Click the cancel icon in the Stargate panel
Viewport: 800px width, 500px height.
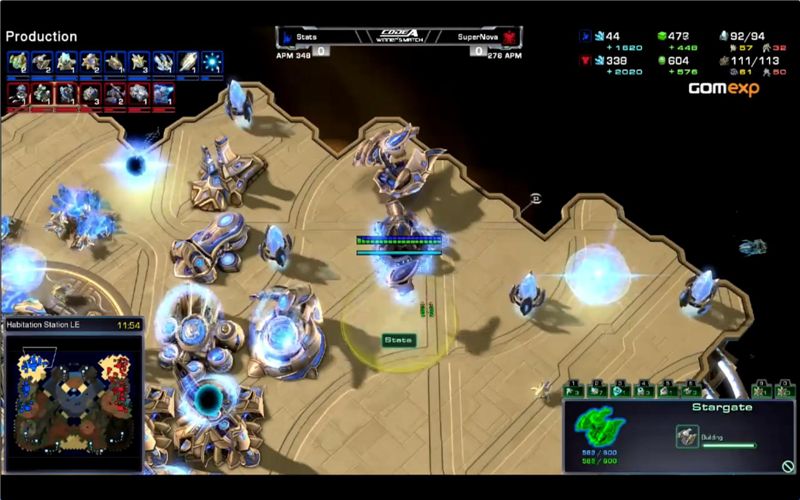tap(788, 465)
